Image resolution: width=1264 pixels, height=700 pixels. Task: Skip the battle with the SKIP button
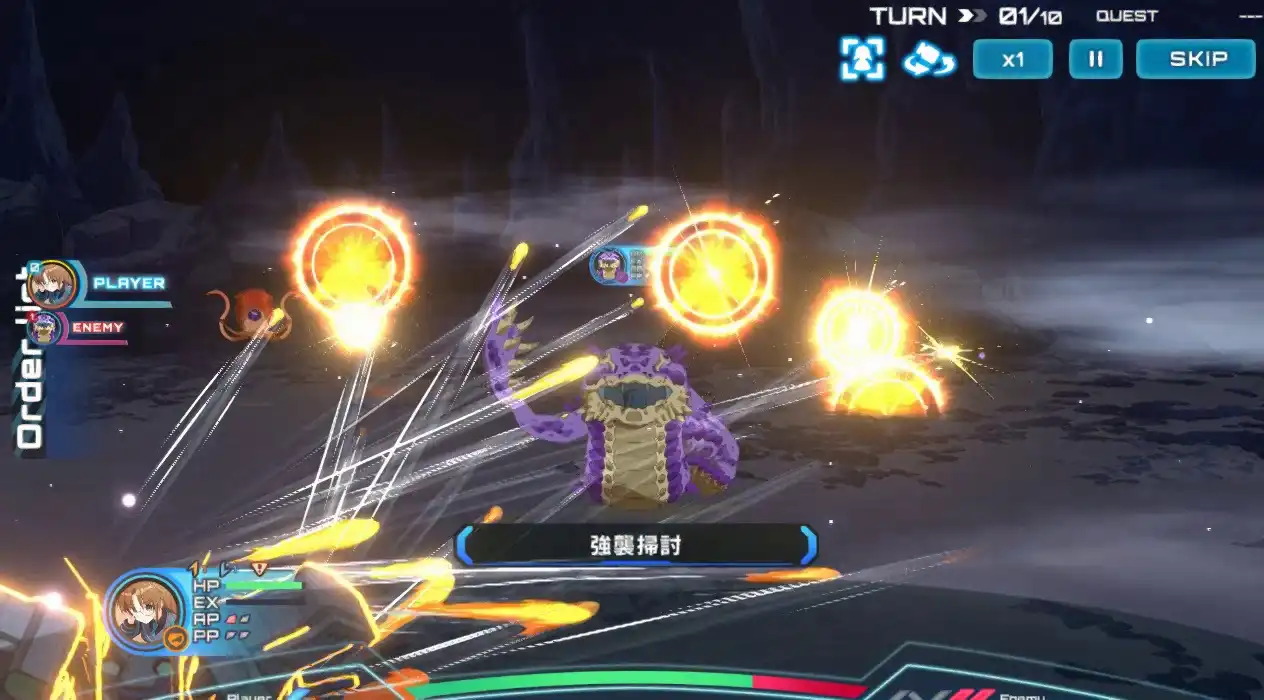tap(1195, 59)
